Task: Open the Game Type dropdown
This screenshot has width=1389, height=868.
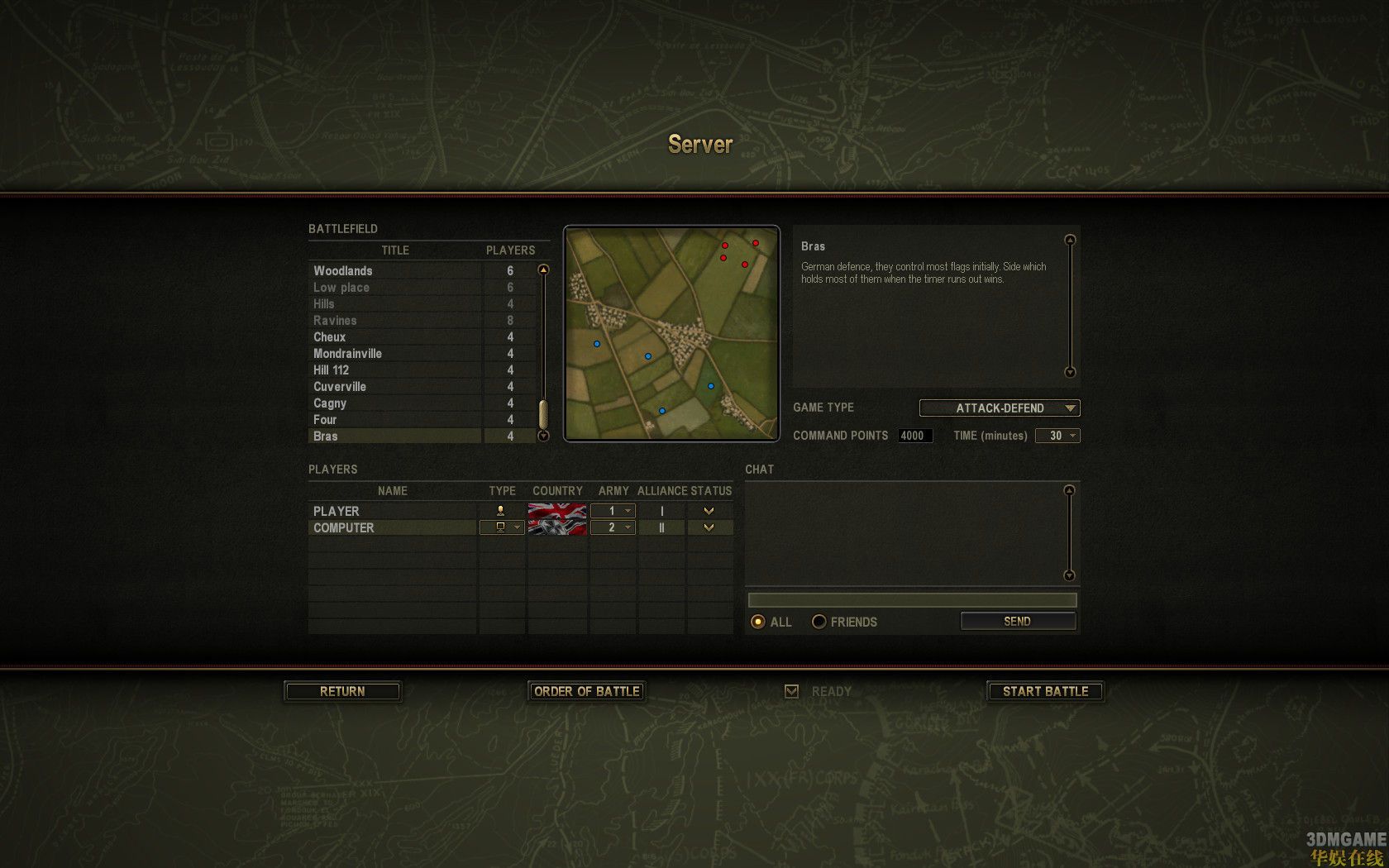Action: (1000, 408)
